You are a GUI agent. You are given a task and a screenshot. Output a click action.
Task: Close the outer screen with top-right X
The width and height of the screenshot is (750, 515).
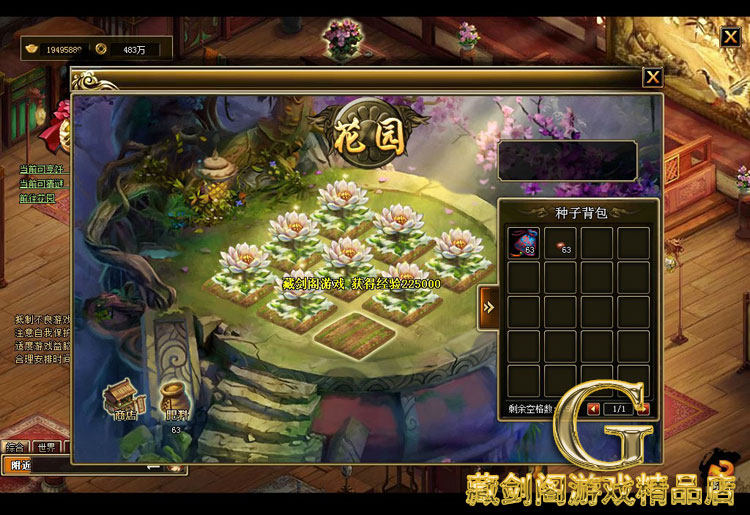click(x=731, y=38)
